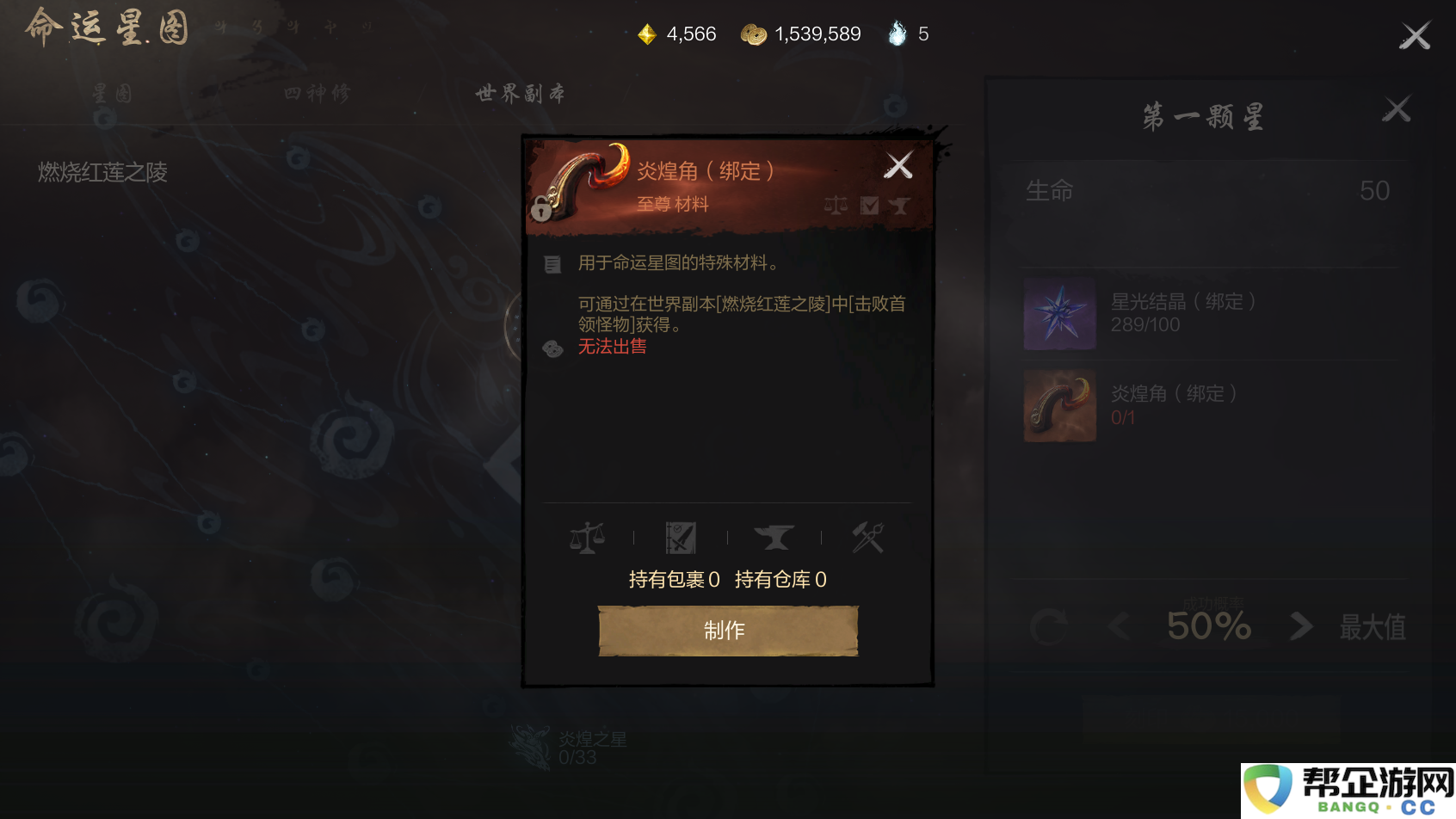Open the 四神修 tab
The width and height of the screenshot is (1456, 819).
click(x=318, y=95)
